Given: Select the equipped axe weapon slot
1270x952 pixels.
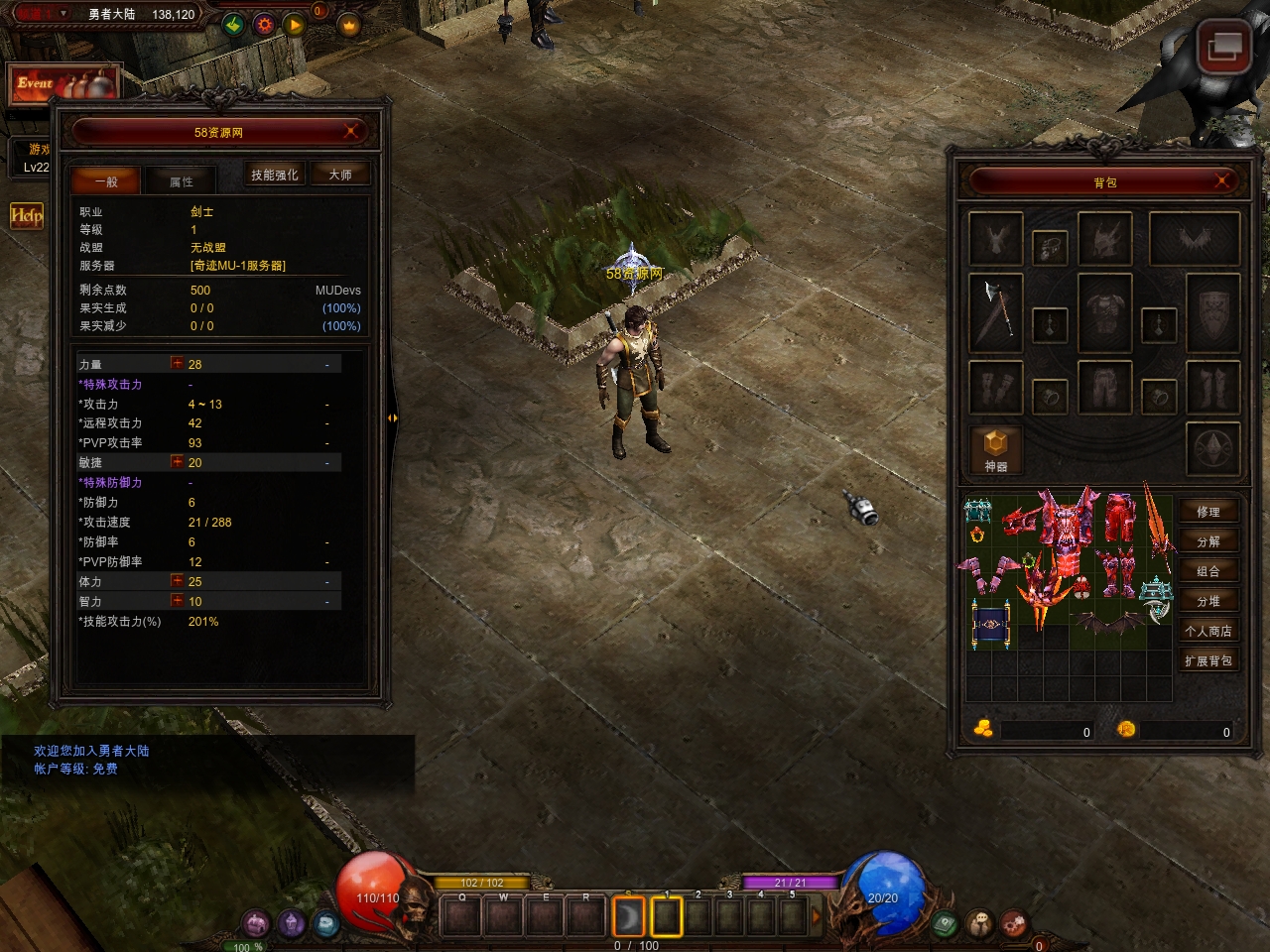Looking at the screenshot, I should coord(996,312).
